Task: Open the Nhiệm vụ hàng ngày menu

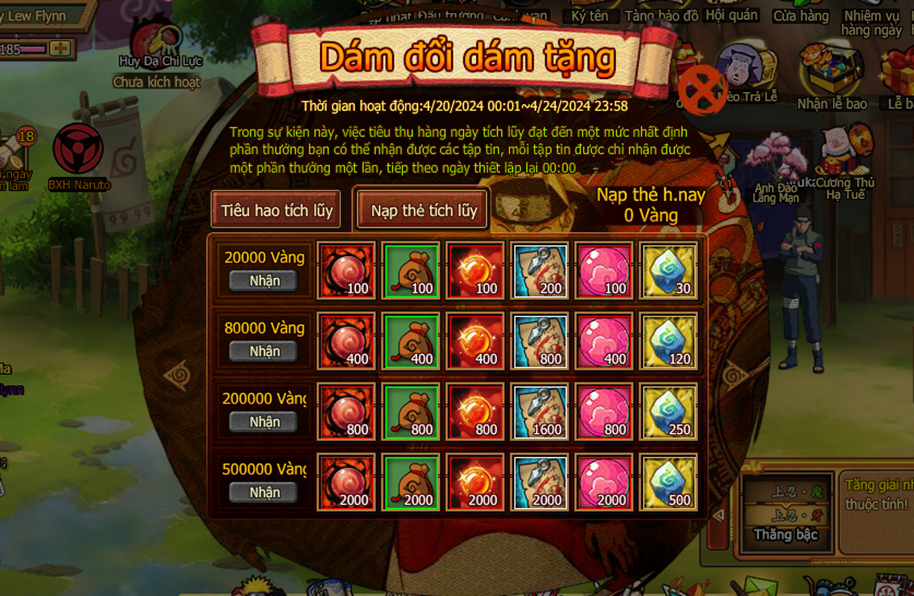Action: (x=871, y=20)
